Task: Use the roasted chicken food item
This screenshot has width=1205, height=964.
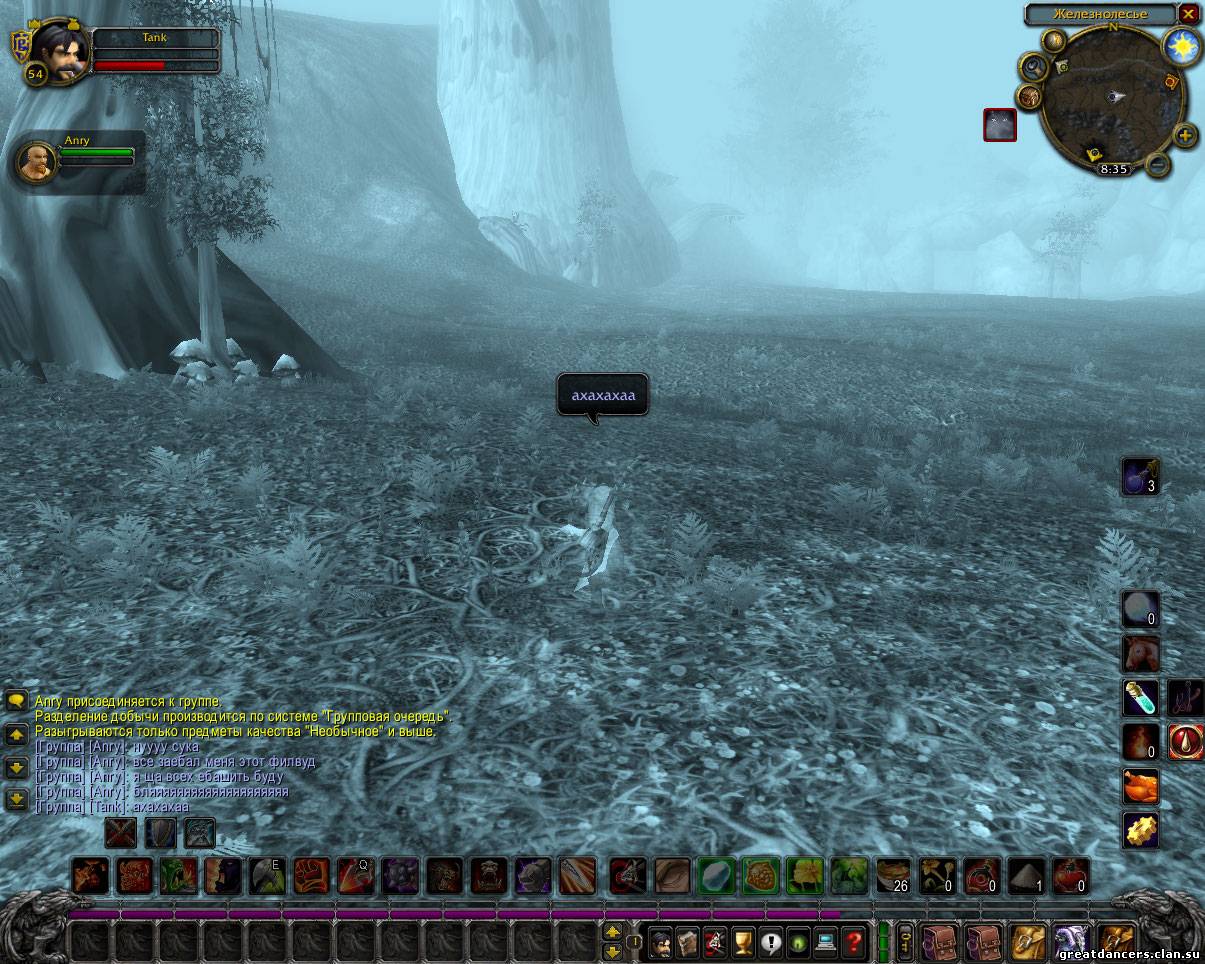Action: coord(1141,786)
